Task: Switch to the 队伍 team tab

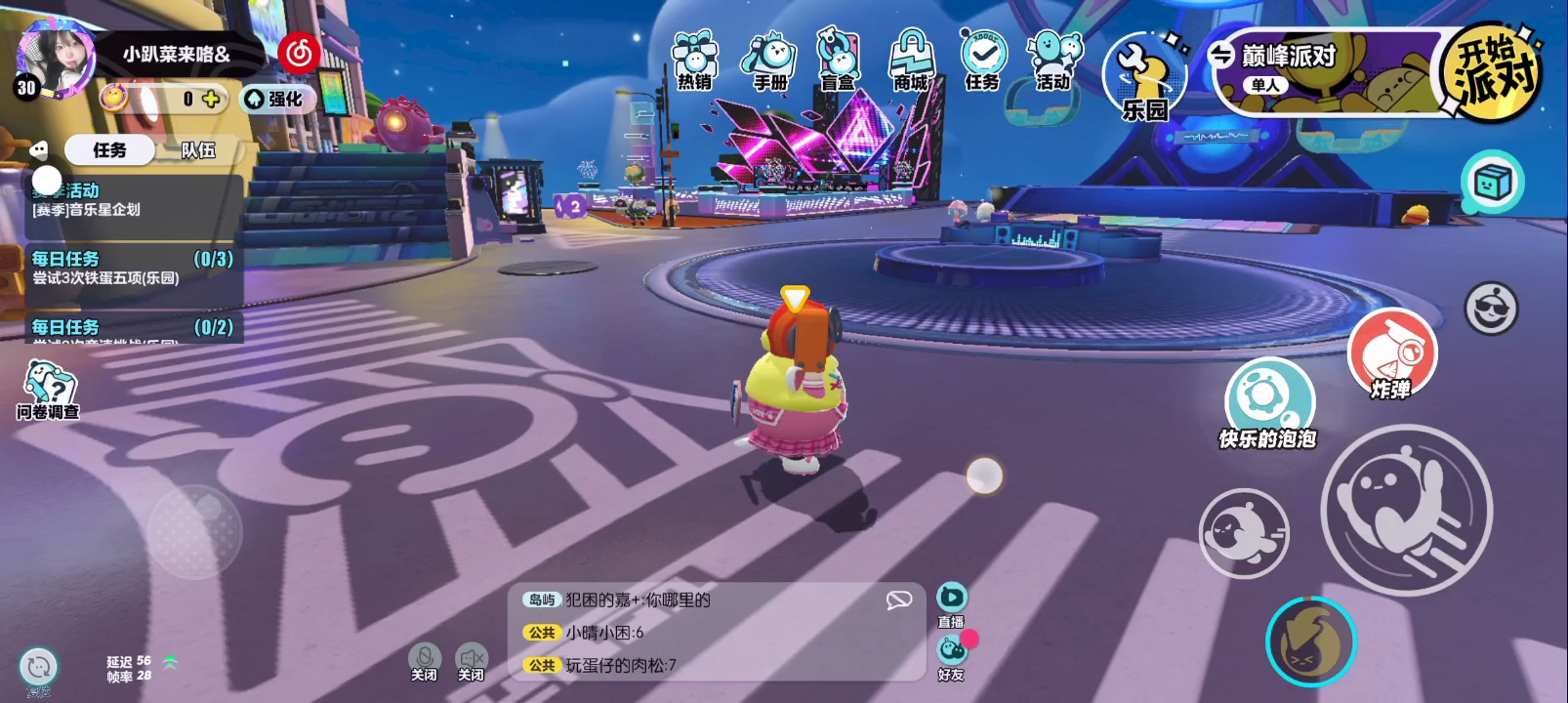Action: pos(198,150)
